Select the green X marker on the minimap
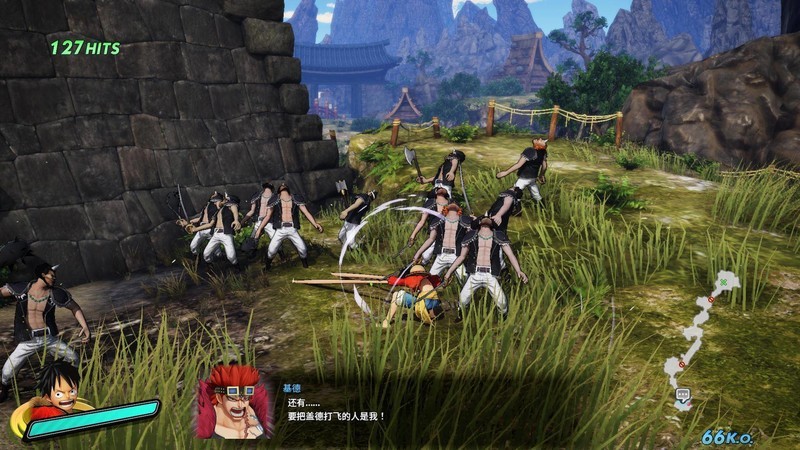800x450 pixels. pos(723,283)
